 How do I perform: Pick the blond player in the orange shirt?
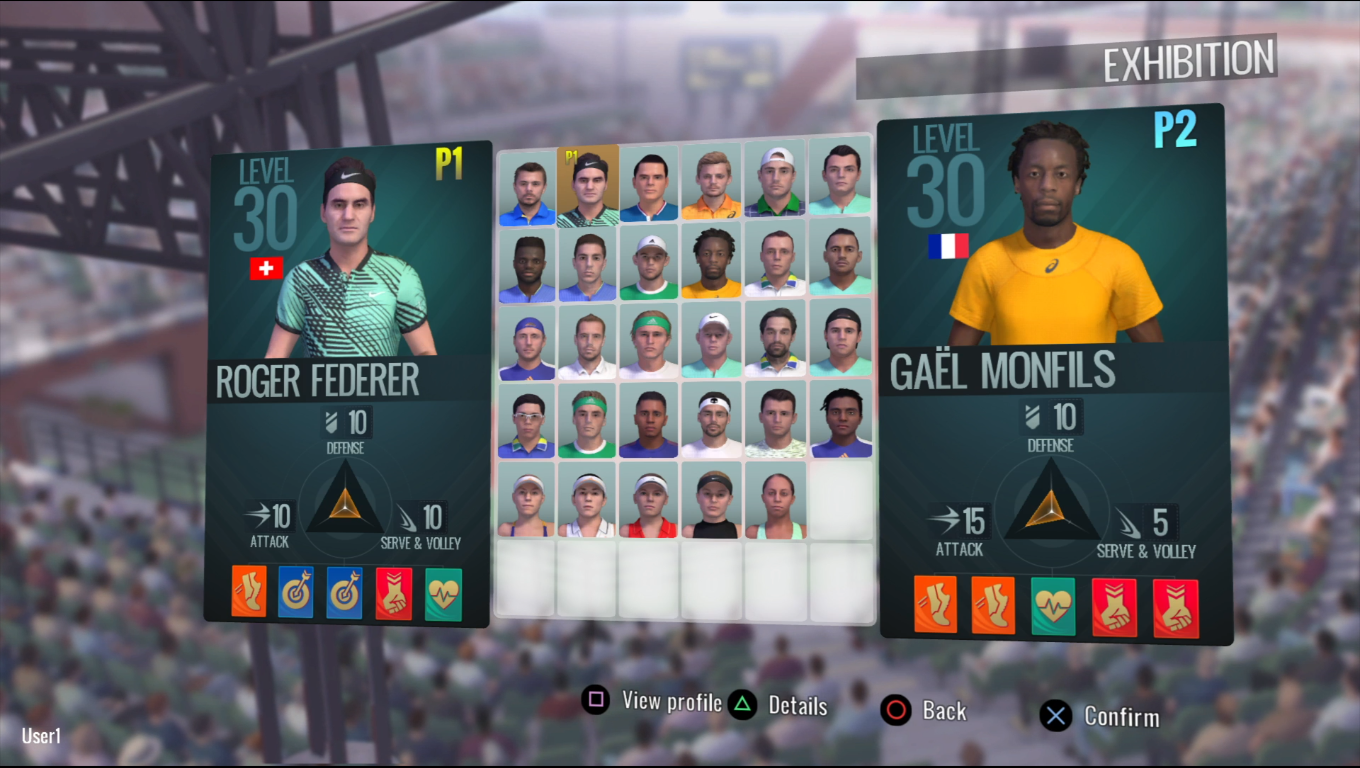click(x=712, y=186)
